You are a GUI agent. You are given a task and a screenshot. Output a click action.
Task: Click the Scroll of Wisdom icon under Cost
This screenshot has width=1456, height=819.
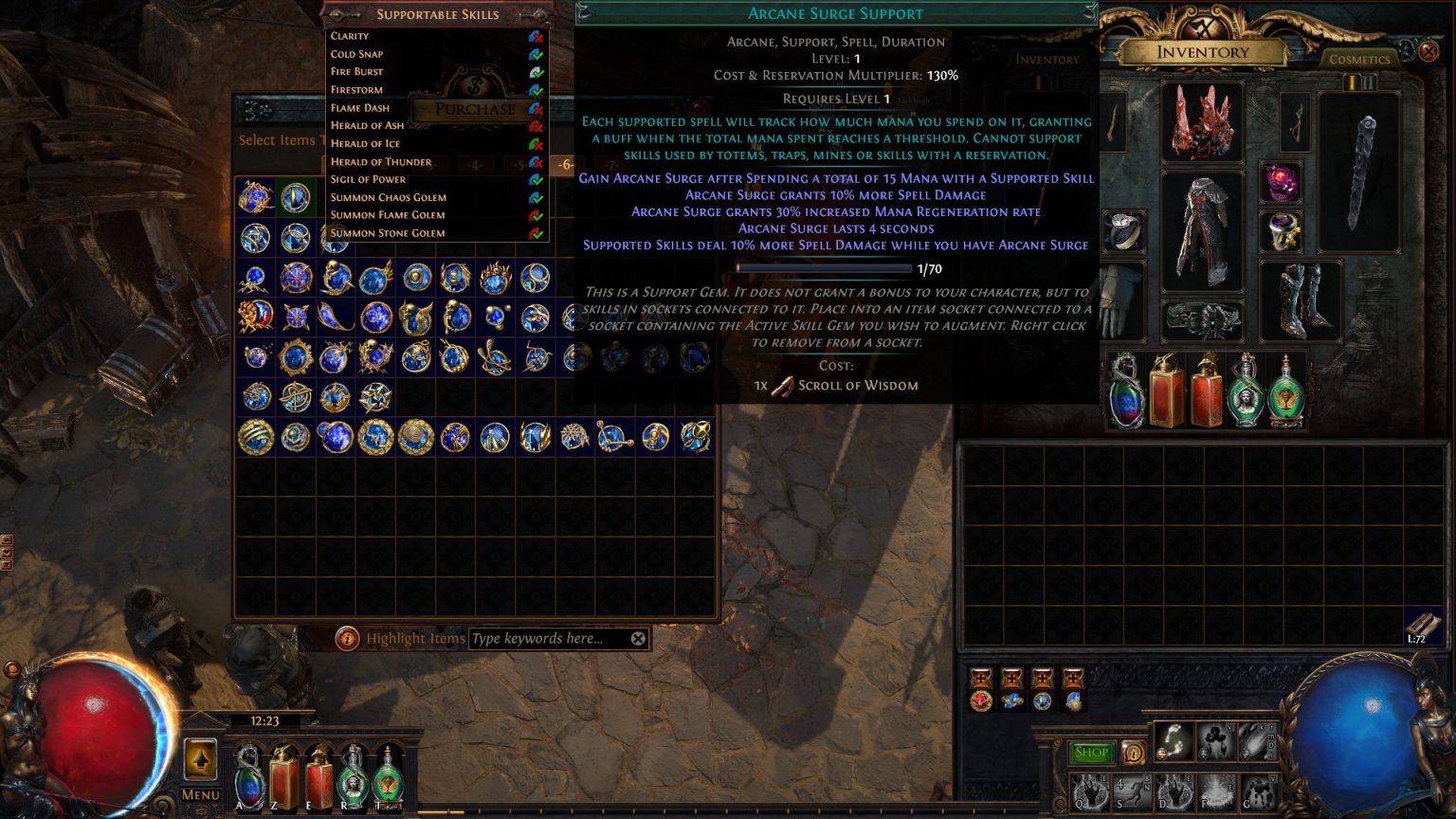pyautogui.click(x=782, y=385)
